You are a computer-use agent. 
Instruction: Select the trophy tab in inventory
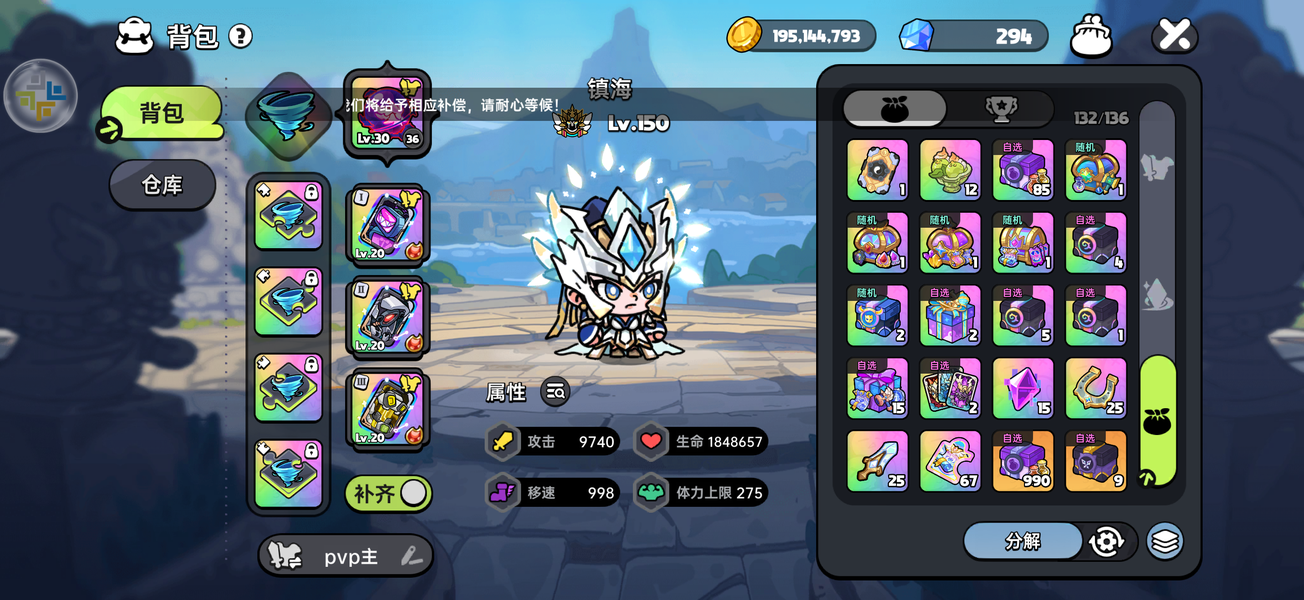pos(1000,109)
